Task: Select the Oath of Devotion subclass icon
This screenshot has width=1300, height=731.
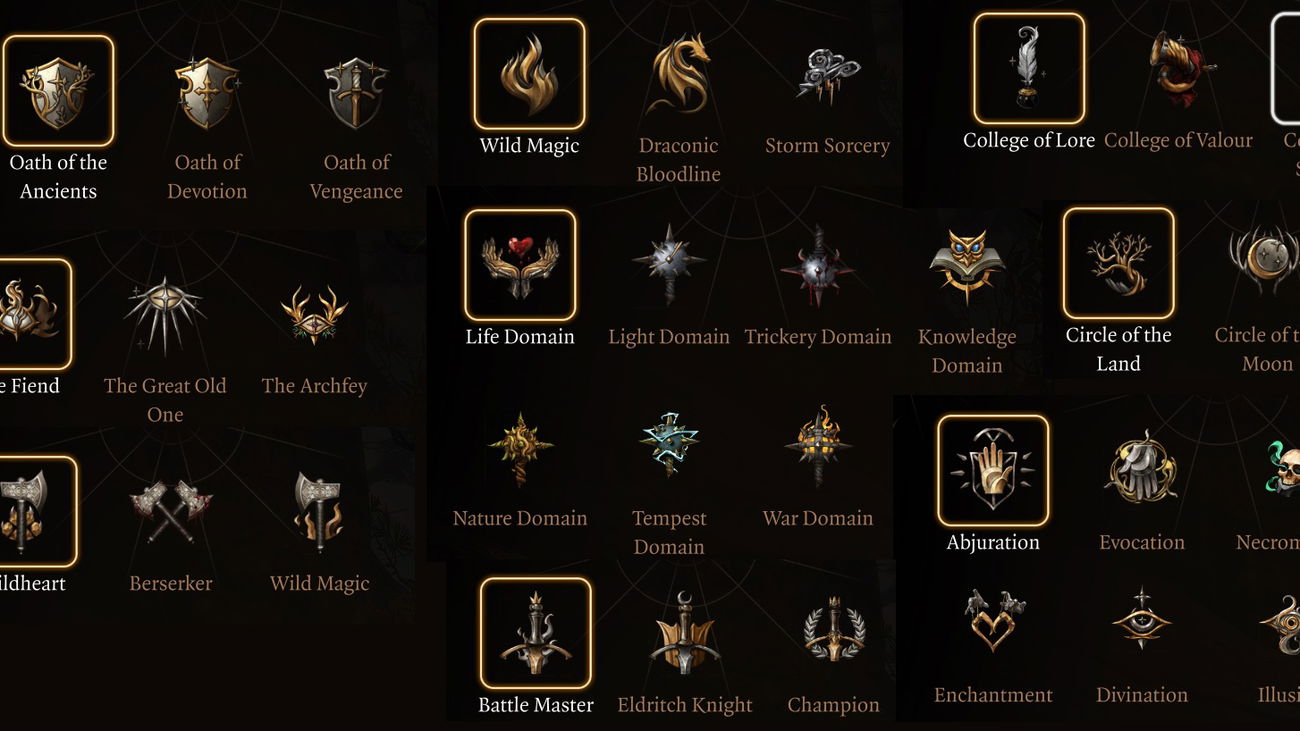Action: click(x=207, y=90)
